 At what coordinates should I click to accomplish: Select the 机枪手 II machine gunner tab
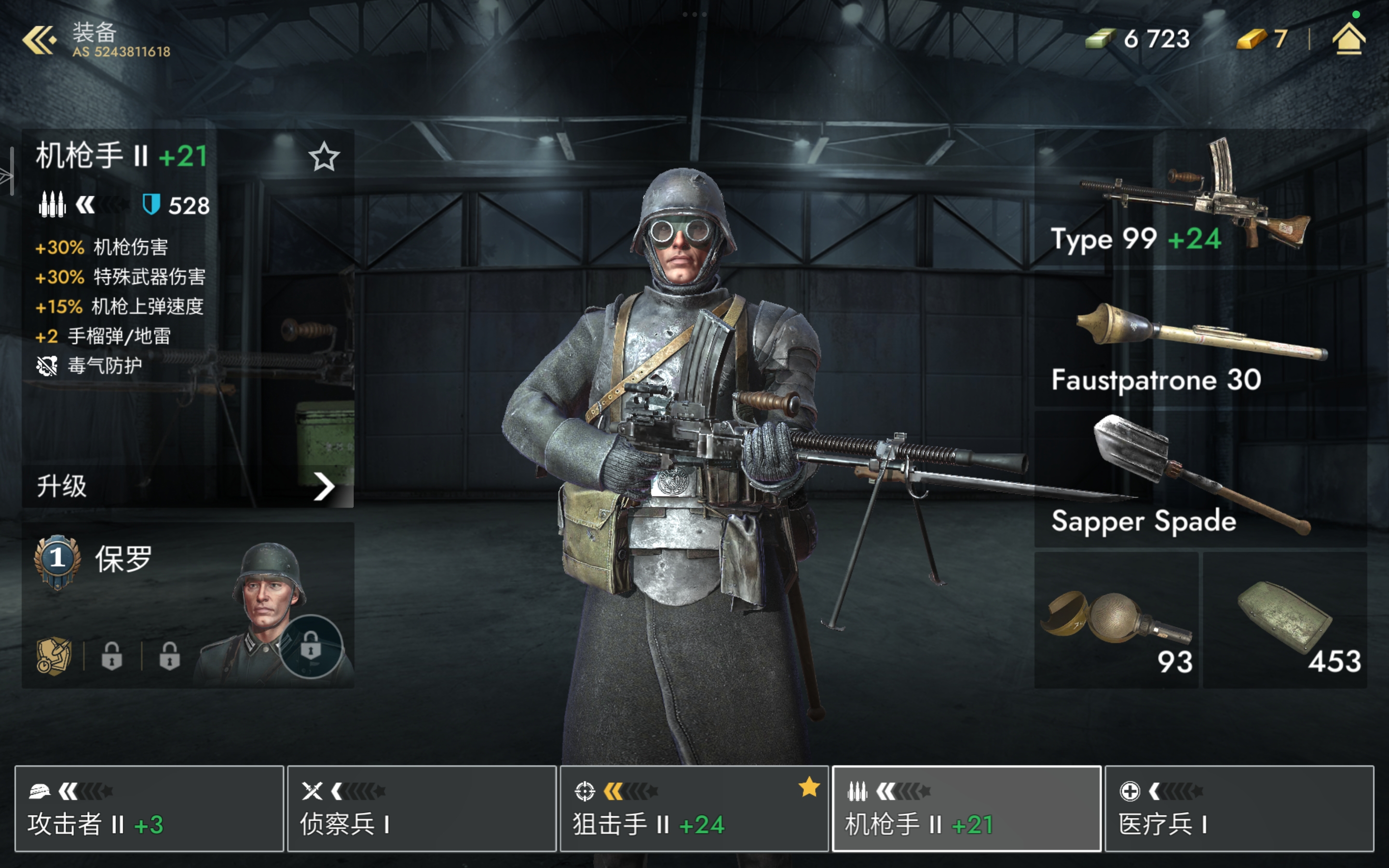click(966, 808)
